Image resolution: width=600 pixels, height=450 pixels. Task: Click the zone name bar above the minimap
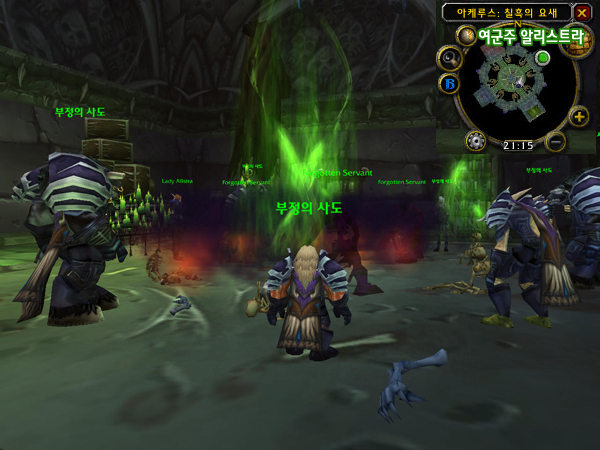(506, 12)
